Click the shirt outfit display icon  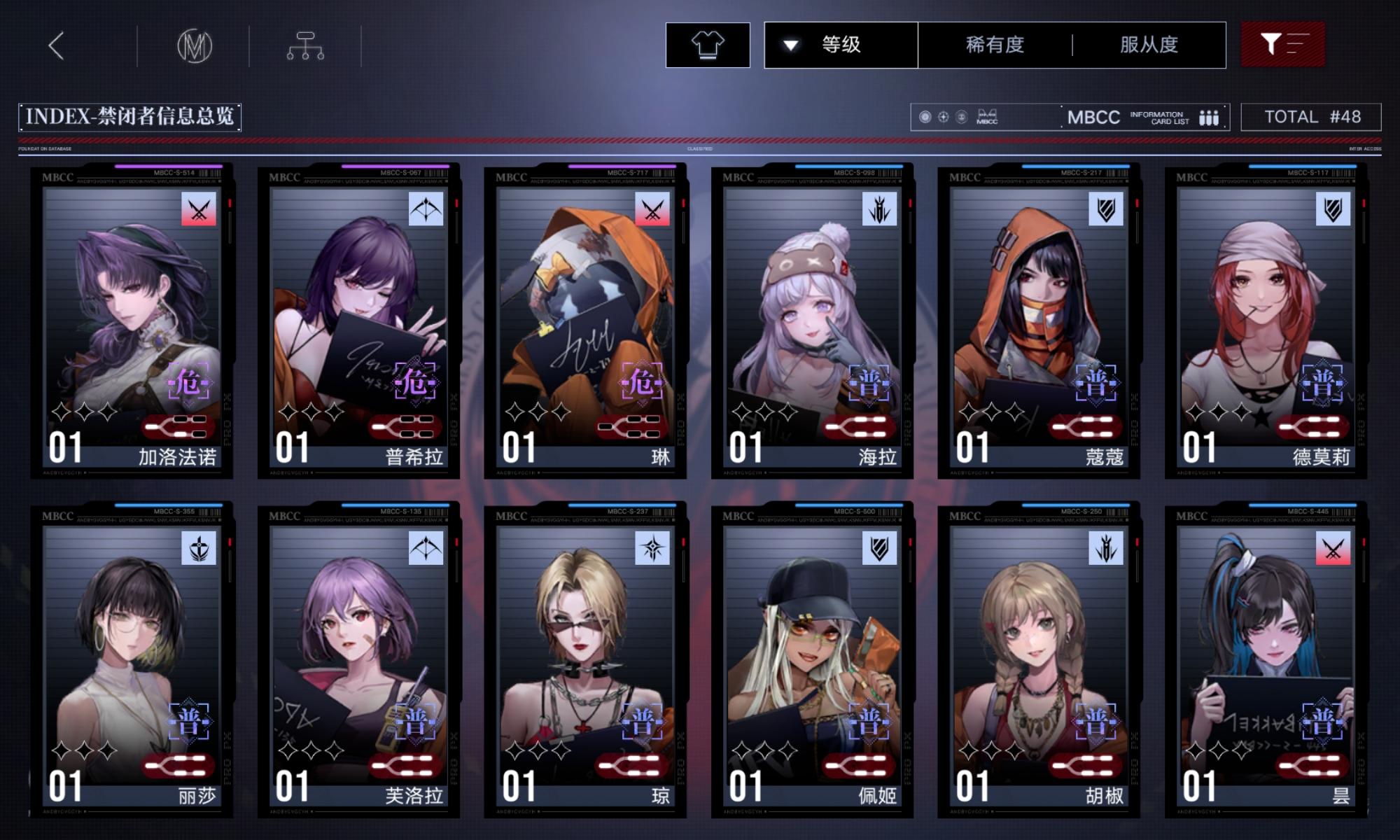pos(708,44)
